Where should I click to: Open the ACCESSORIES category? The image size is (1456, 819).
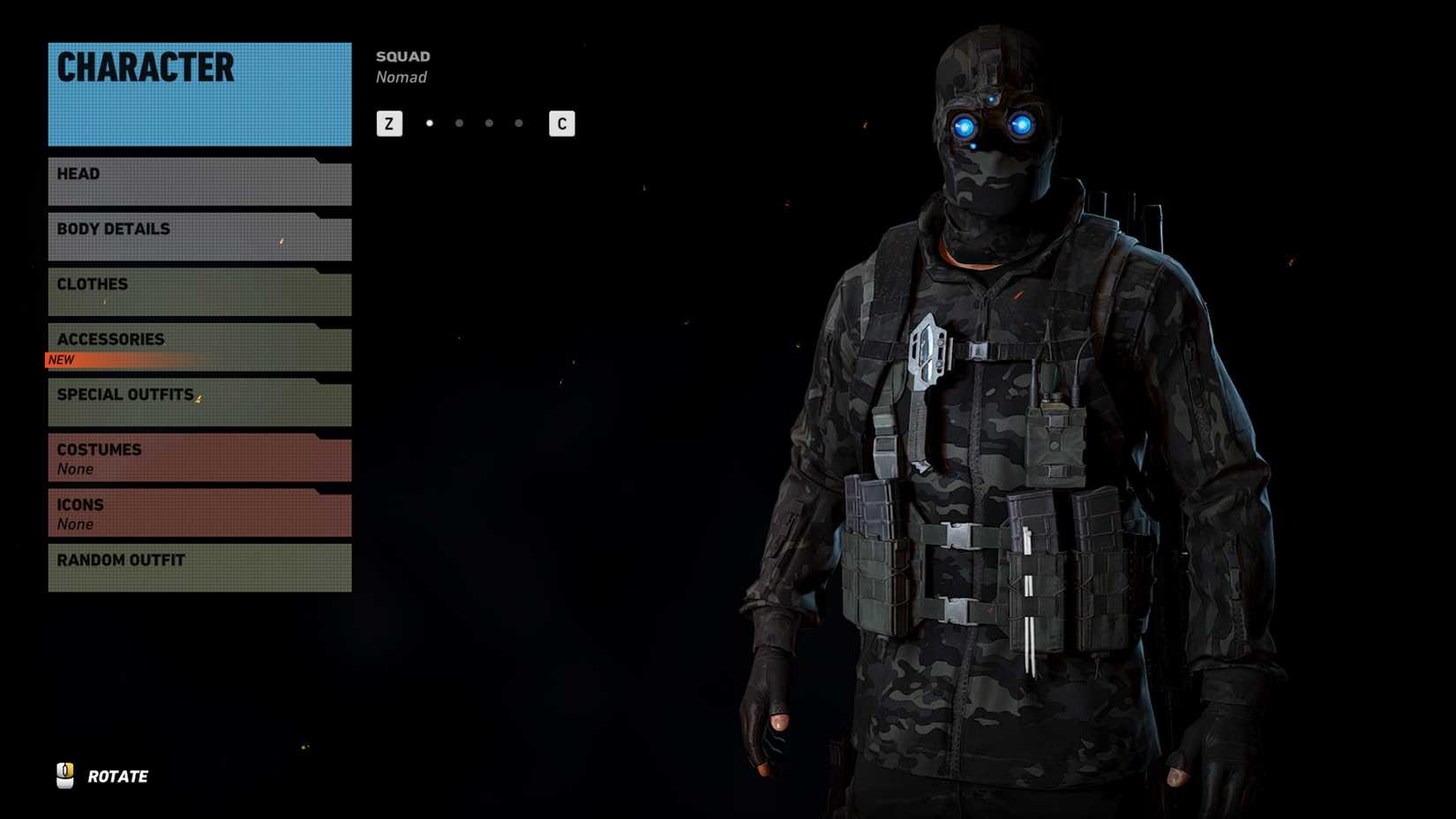click(x=199, y=339)
